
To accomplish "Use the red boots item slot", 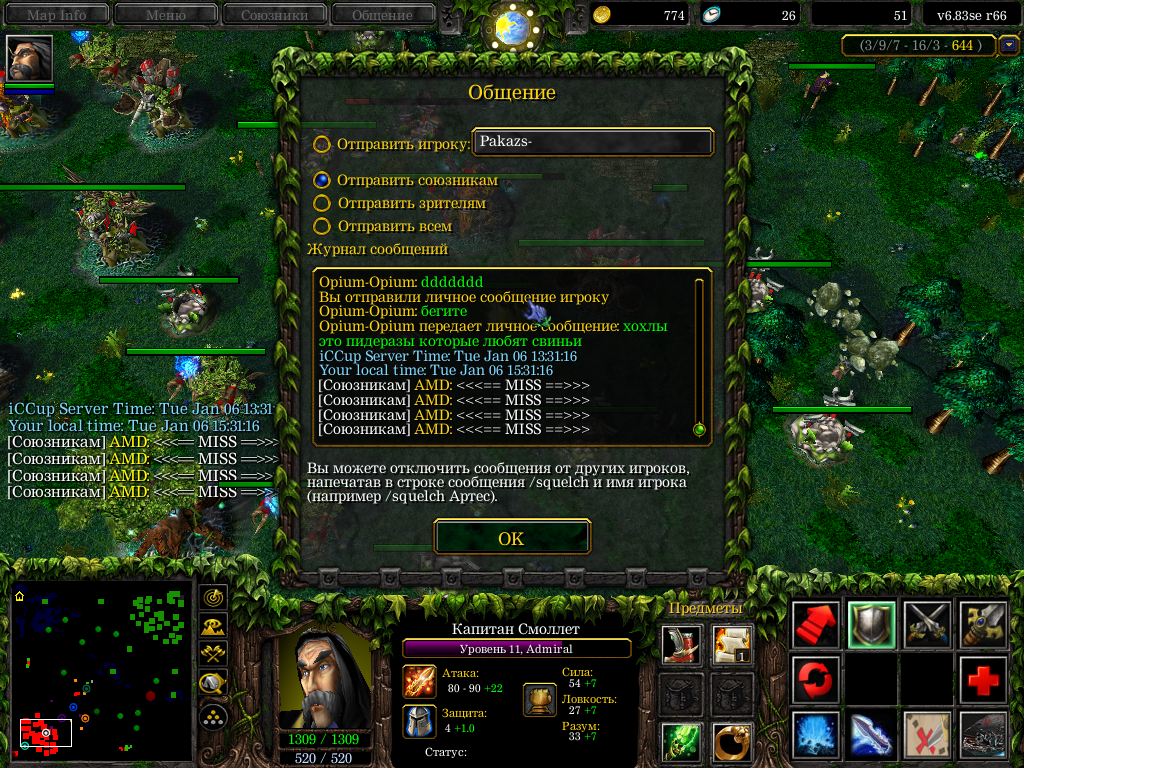I will [681, 645].
